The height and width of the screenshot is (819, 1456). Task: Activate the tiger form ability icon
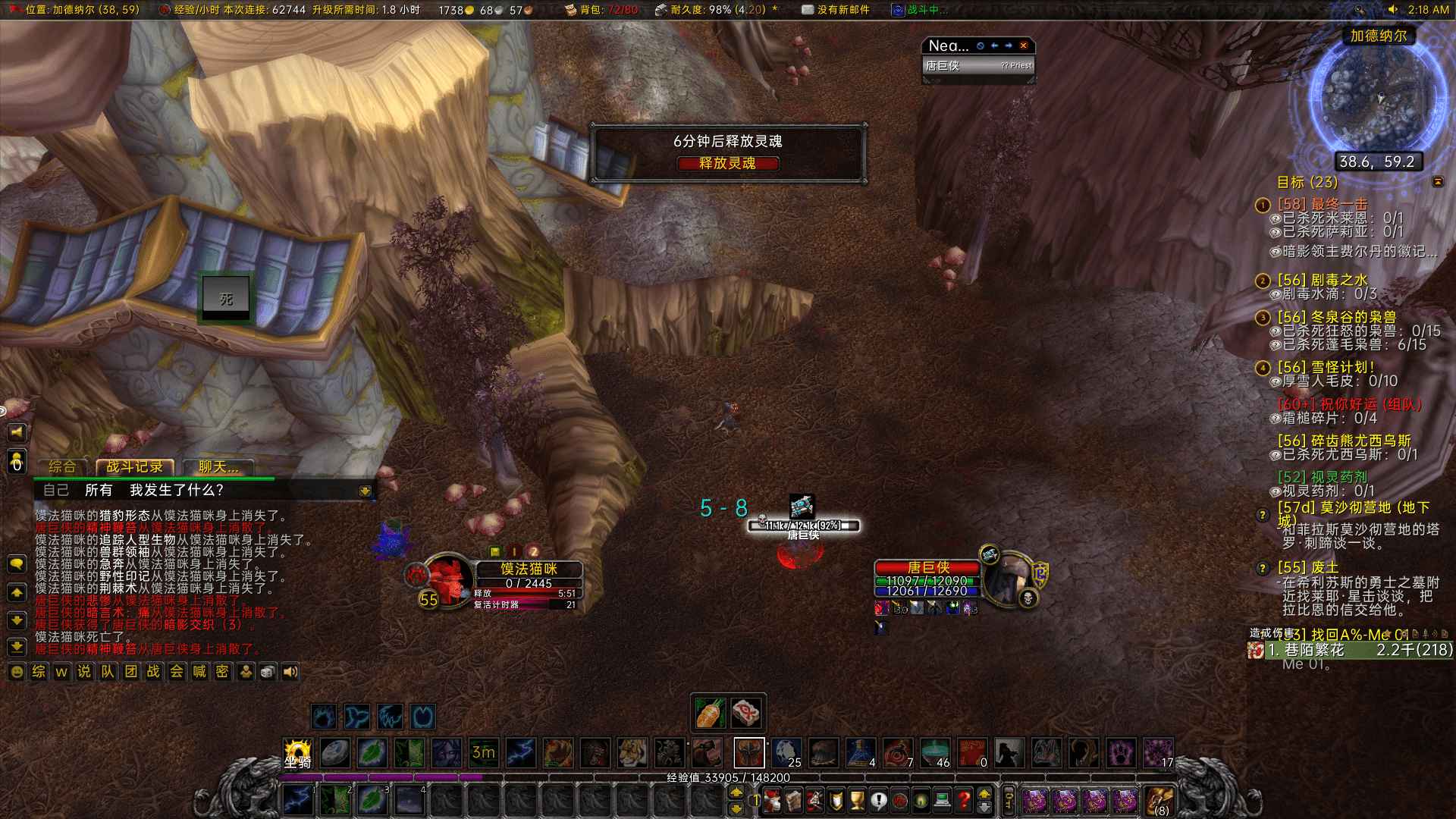(632, 753)
